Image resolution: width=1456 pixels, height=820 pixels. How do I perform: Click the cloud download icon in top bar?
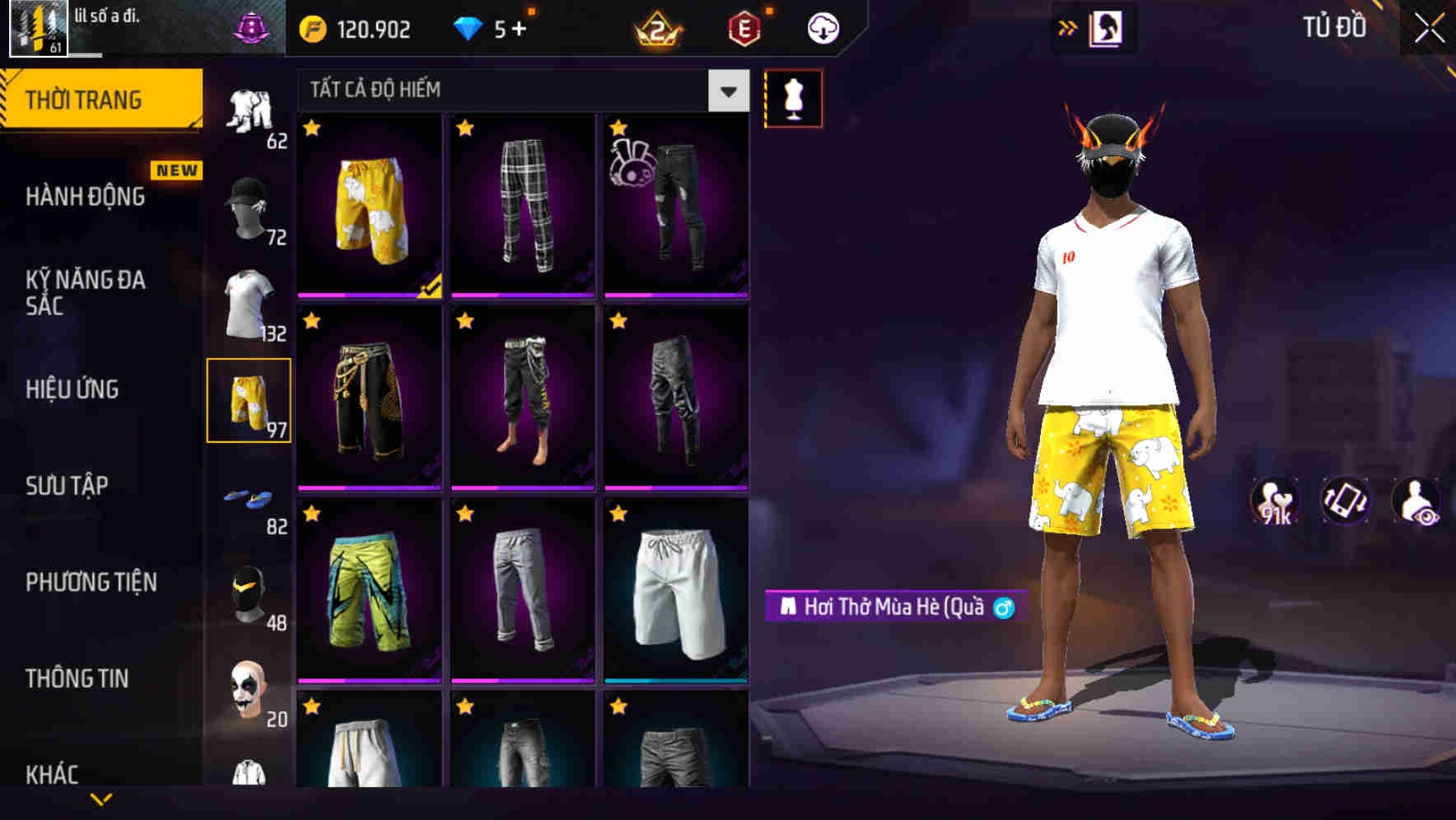[821, 27]
